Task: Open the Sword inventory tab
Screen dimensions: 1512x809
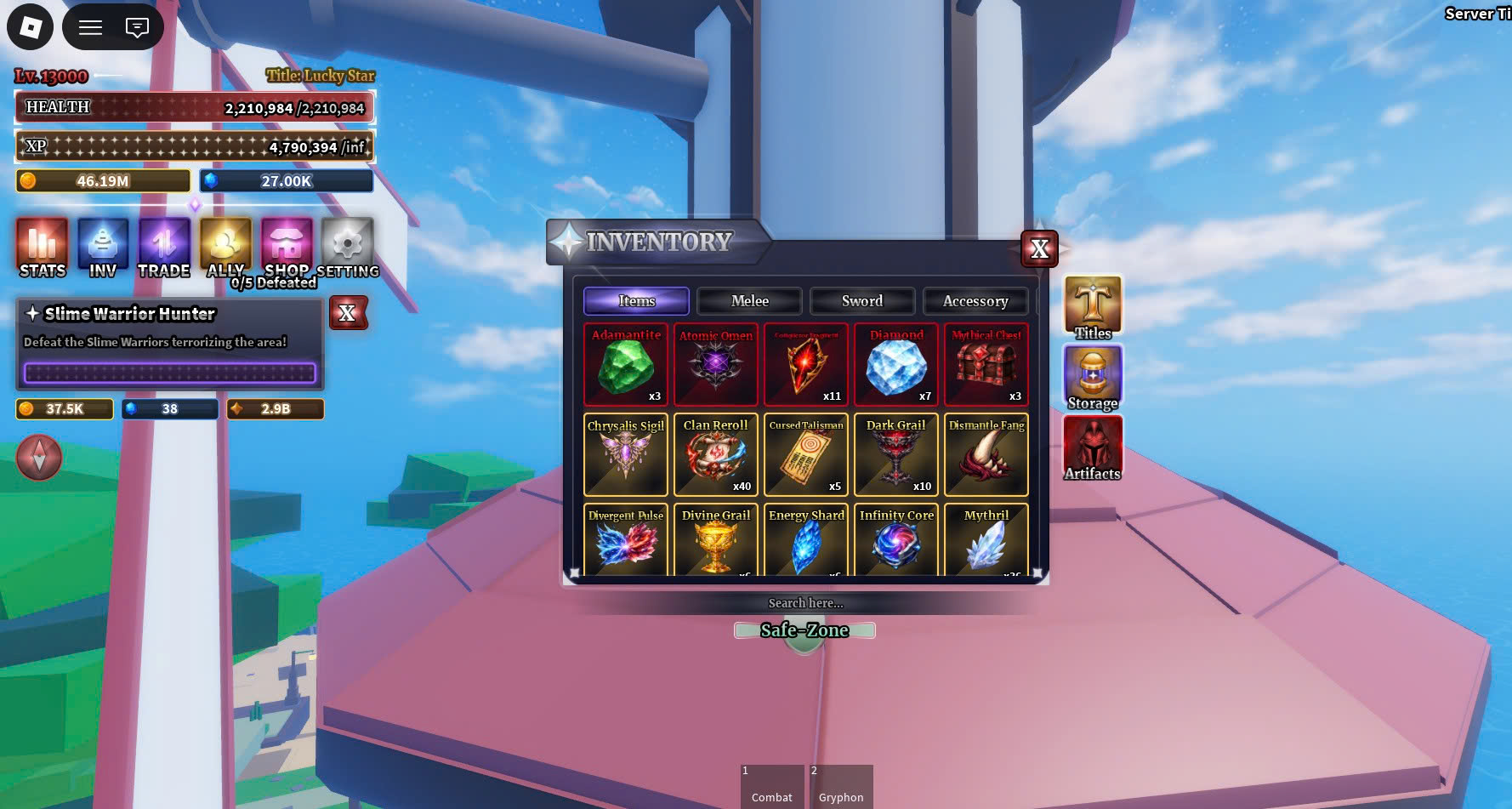Action: 862,301
